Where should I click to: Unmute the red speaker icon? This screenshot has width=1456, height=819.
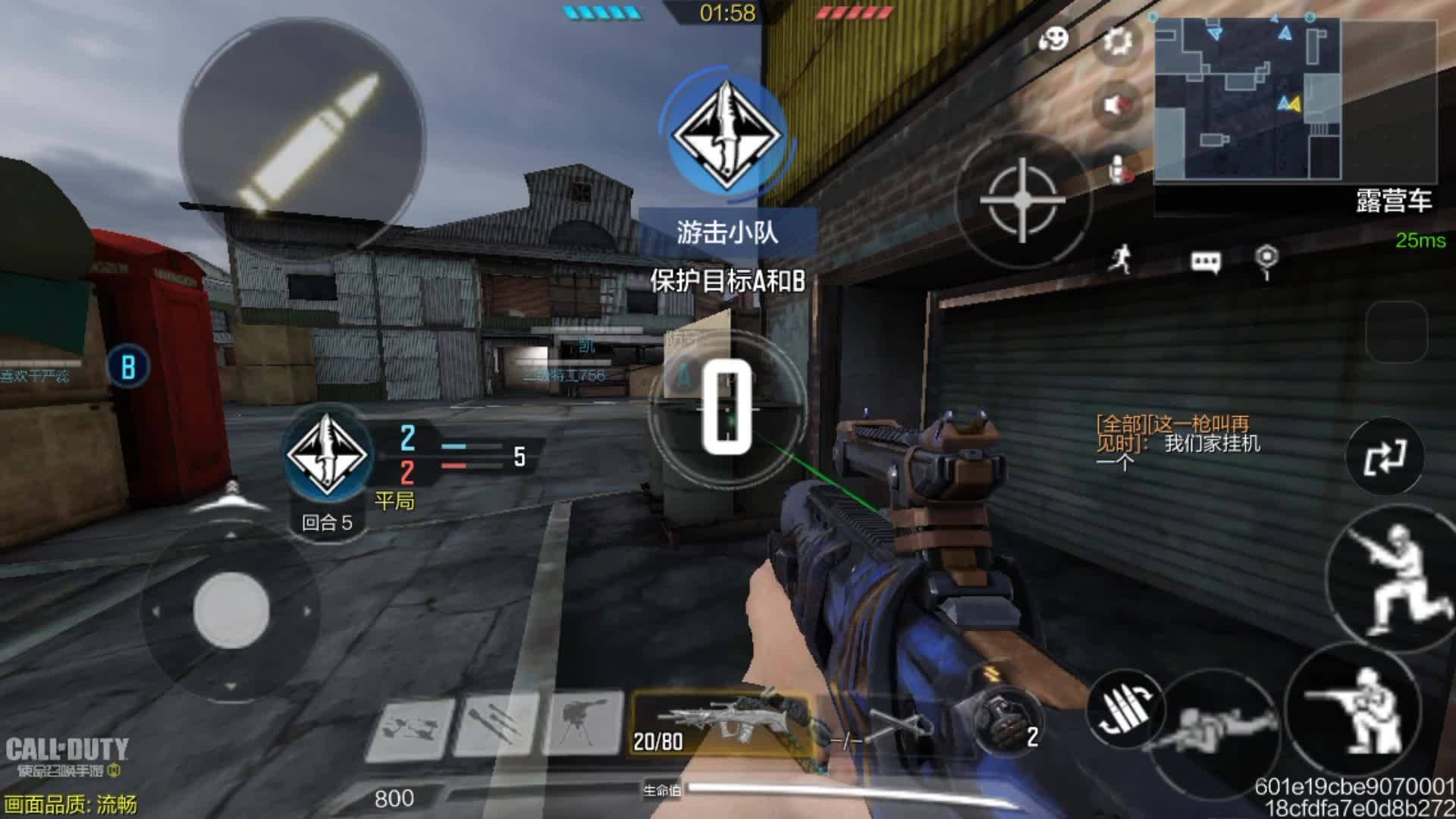(x=1116, y=105)
